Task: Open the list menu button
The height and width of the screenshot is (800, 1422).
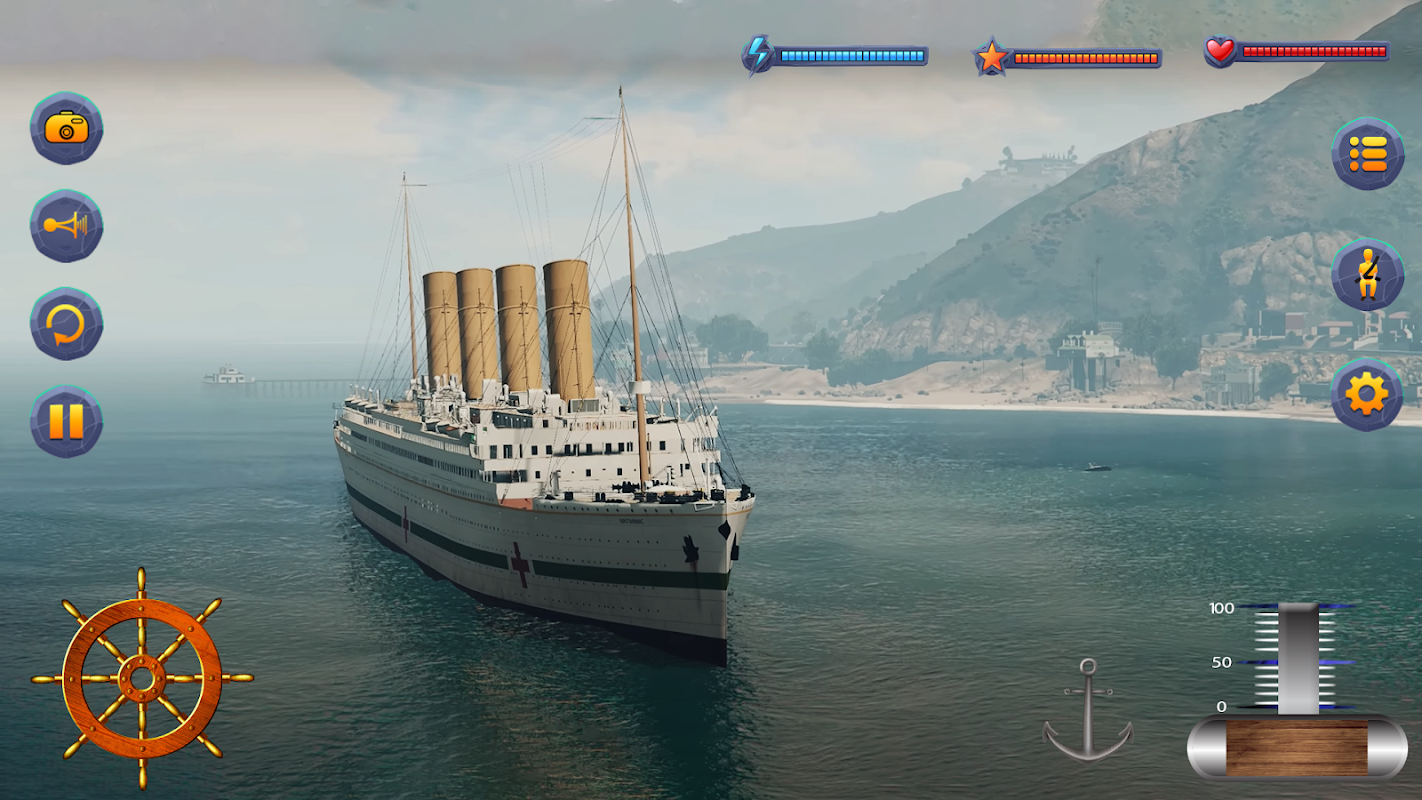Action: coord(1367,154)
